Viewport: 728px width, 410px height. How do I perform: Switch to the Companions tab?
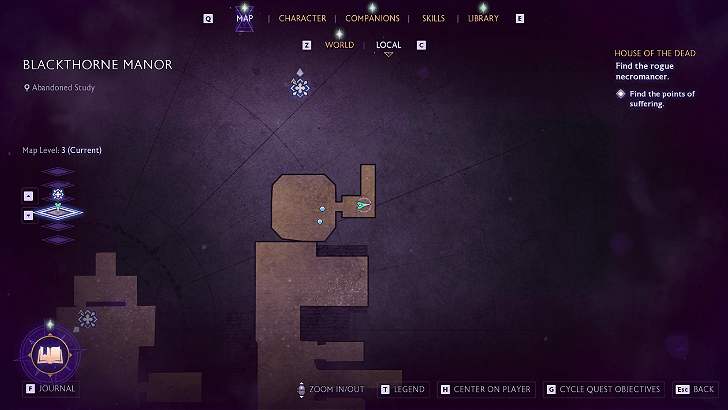coord(372,19)
